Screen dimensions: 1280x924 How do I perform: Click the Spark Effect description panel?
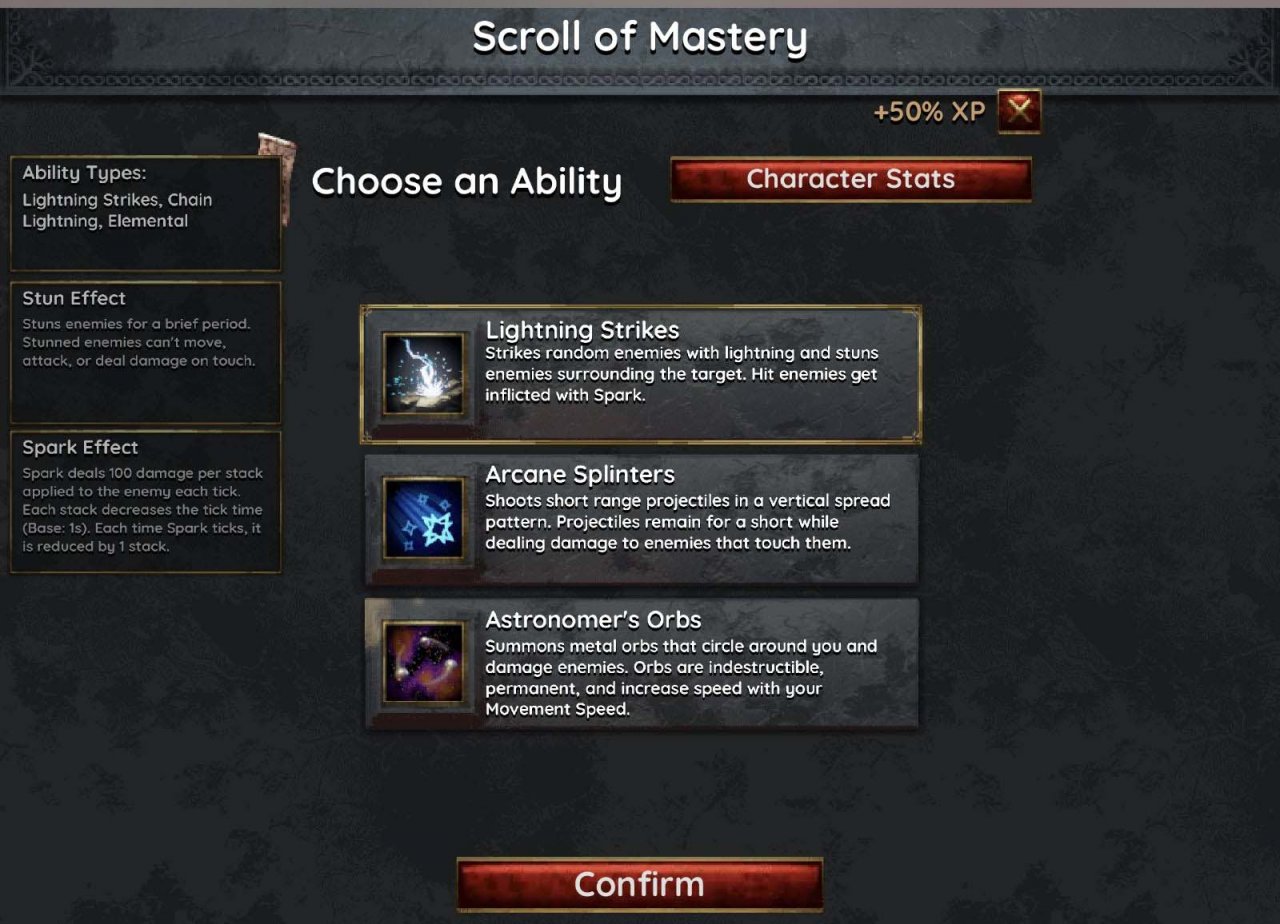pos(145,500)
